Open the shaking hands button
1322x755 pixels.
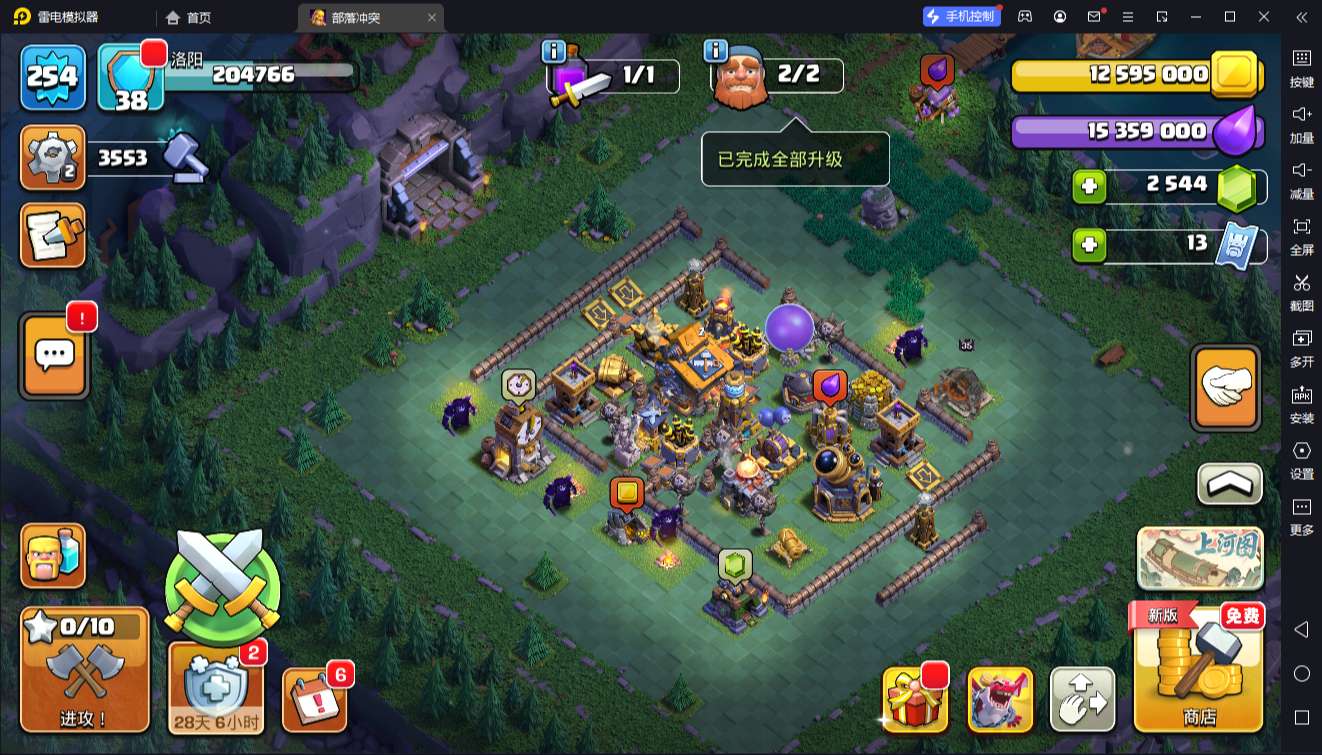(x=1226, y=388)
